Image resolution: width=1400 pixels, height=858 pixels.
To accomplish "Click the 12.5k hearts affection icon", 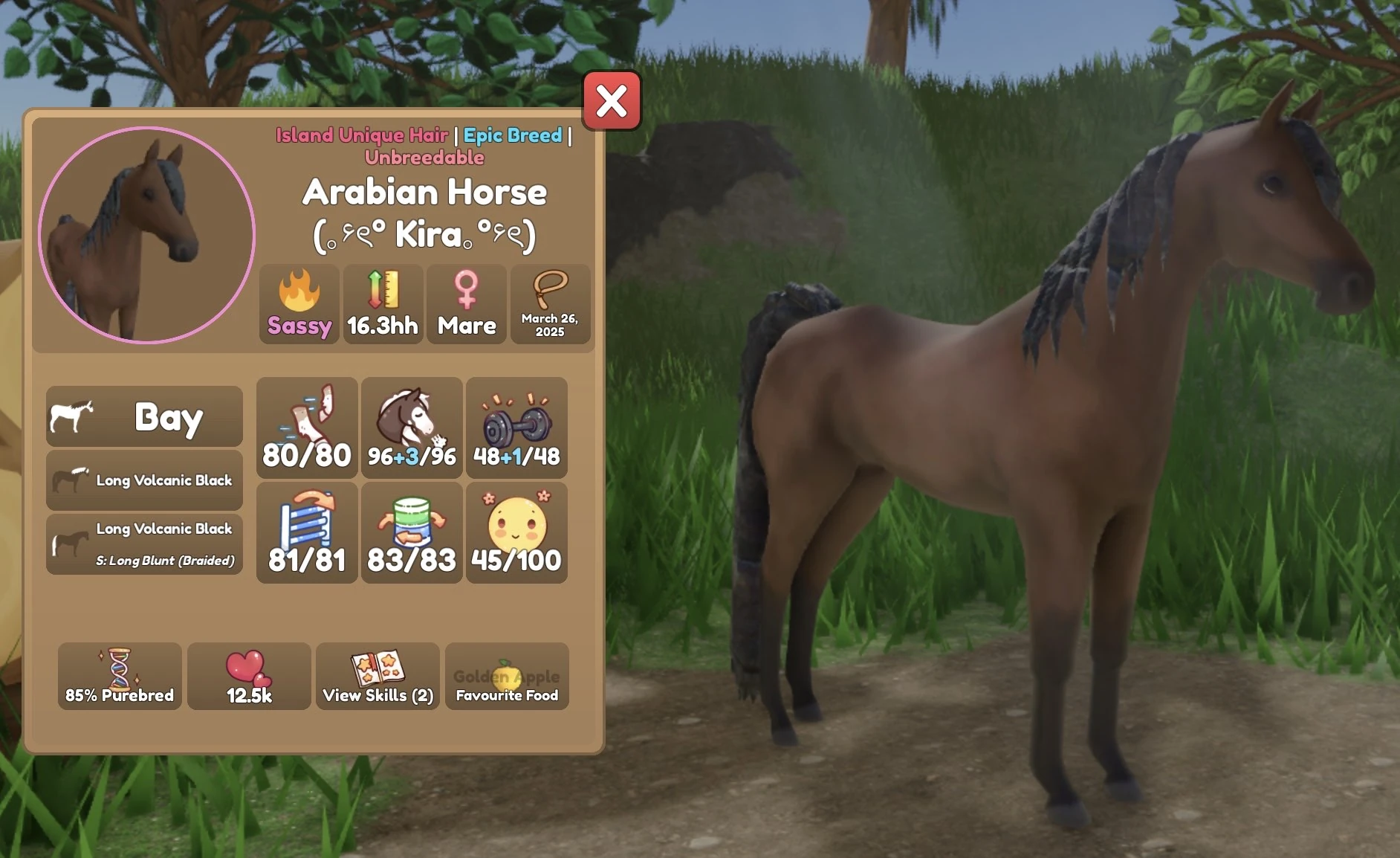I will pyautogui.click(x=249, y=677).
